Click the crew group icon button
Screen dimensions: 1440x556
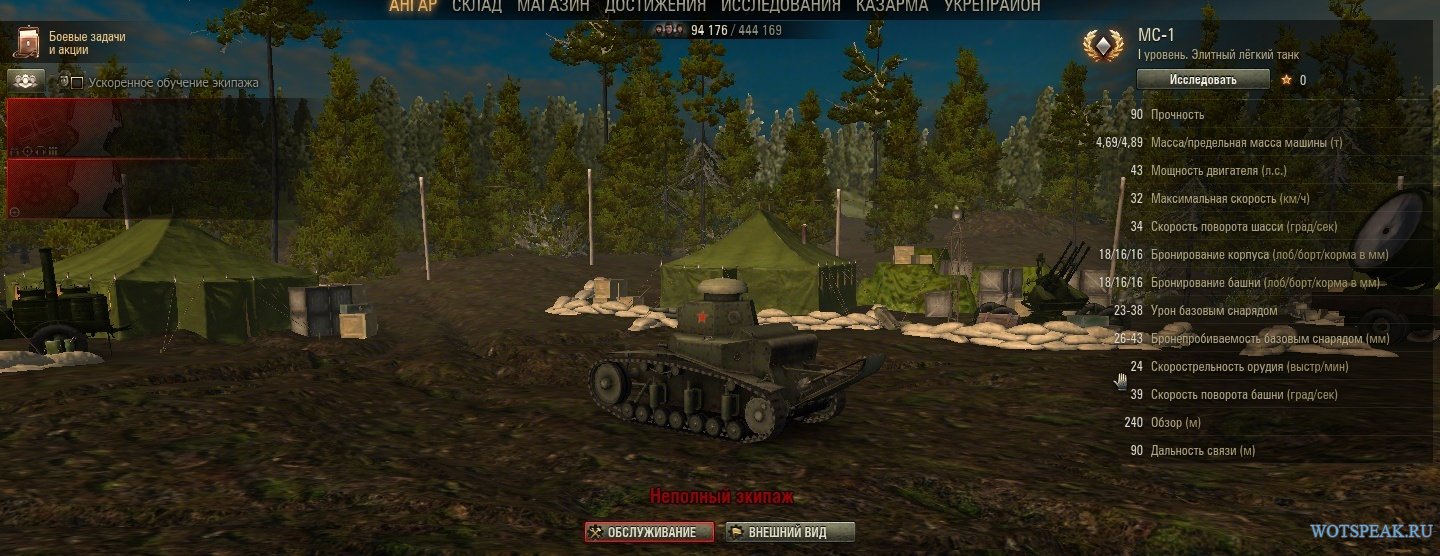click(x=25, y=81)
